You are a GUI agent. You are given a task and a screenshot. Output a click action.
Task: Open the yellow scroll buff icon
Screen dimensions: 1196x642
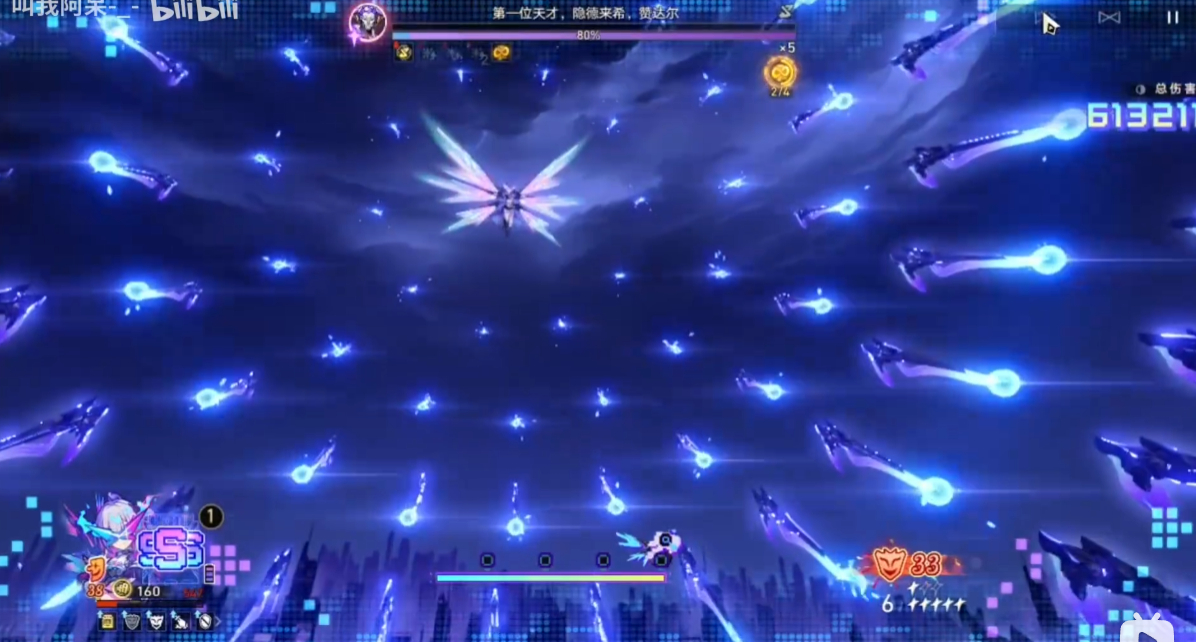107,621
